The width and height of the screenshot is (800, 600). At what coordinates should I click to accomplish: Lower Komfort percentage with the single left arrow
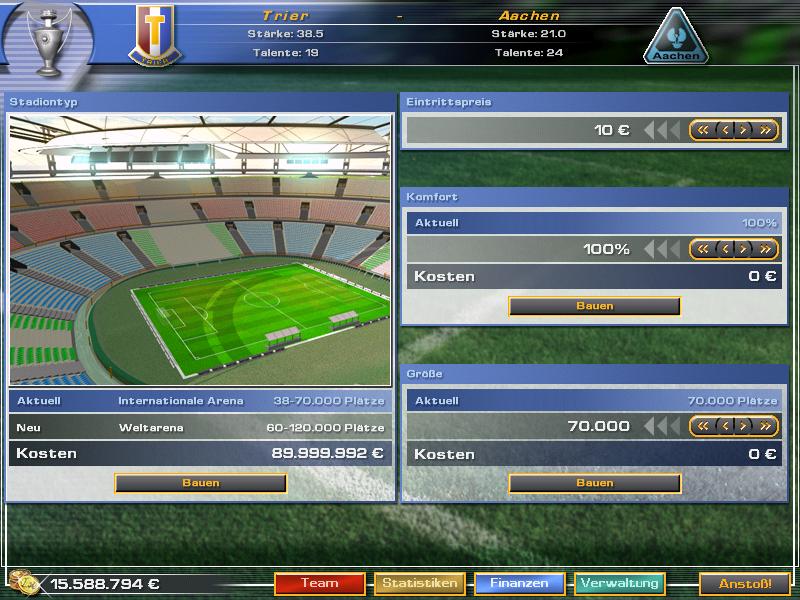pos(724,249)
